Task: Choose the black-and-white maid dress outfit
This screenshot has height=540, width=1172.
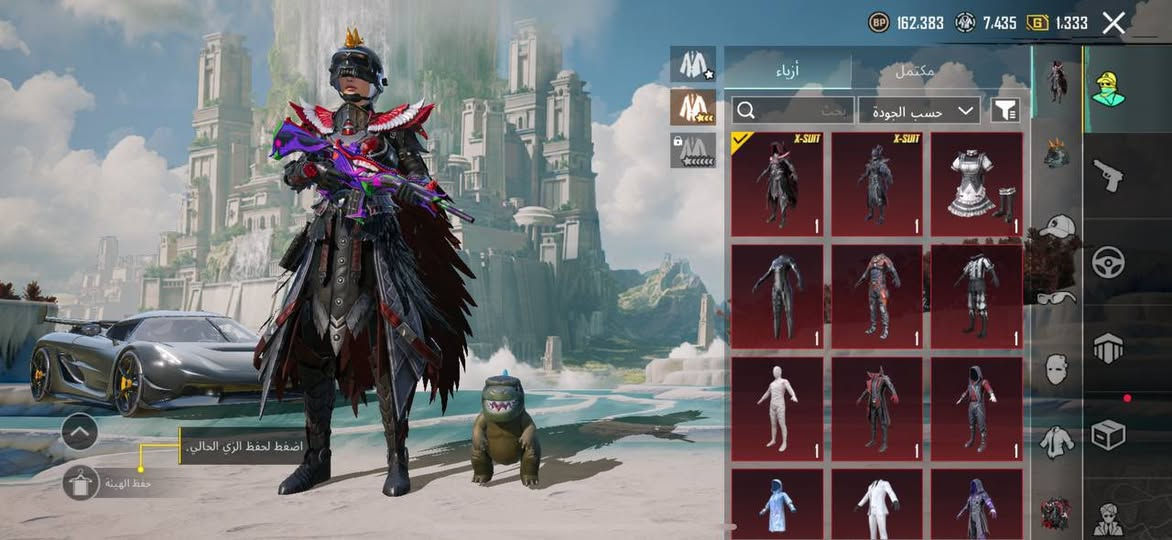Action: [977, 185]
